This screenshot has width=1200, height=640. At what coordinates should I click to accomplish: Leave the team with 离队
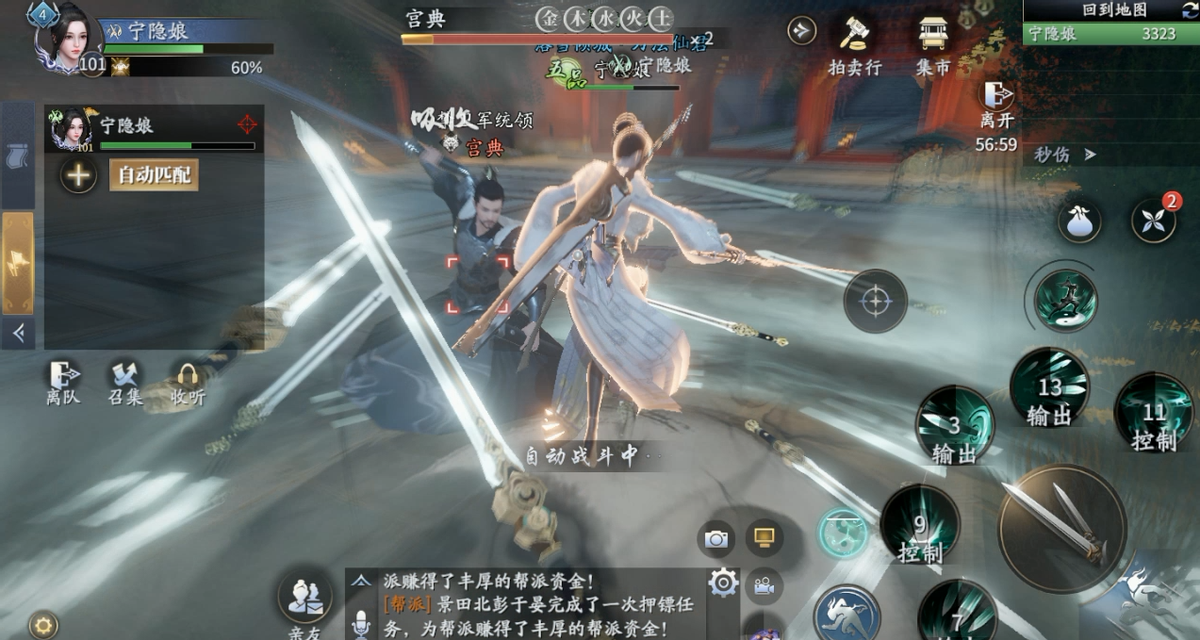coord(62,381)
